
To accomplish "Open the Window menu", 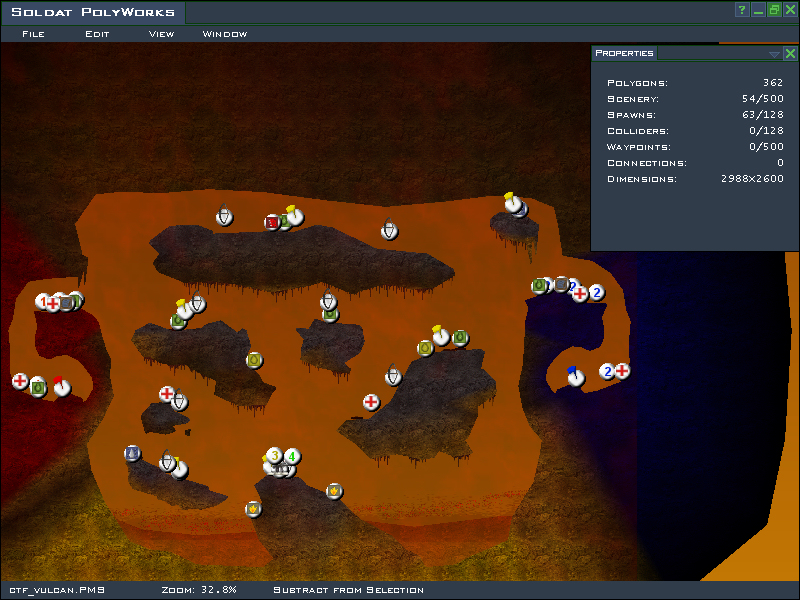I will (x=225, y=34).
